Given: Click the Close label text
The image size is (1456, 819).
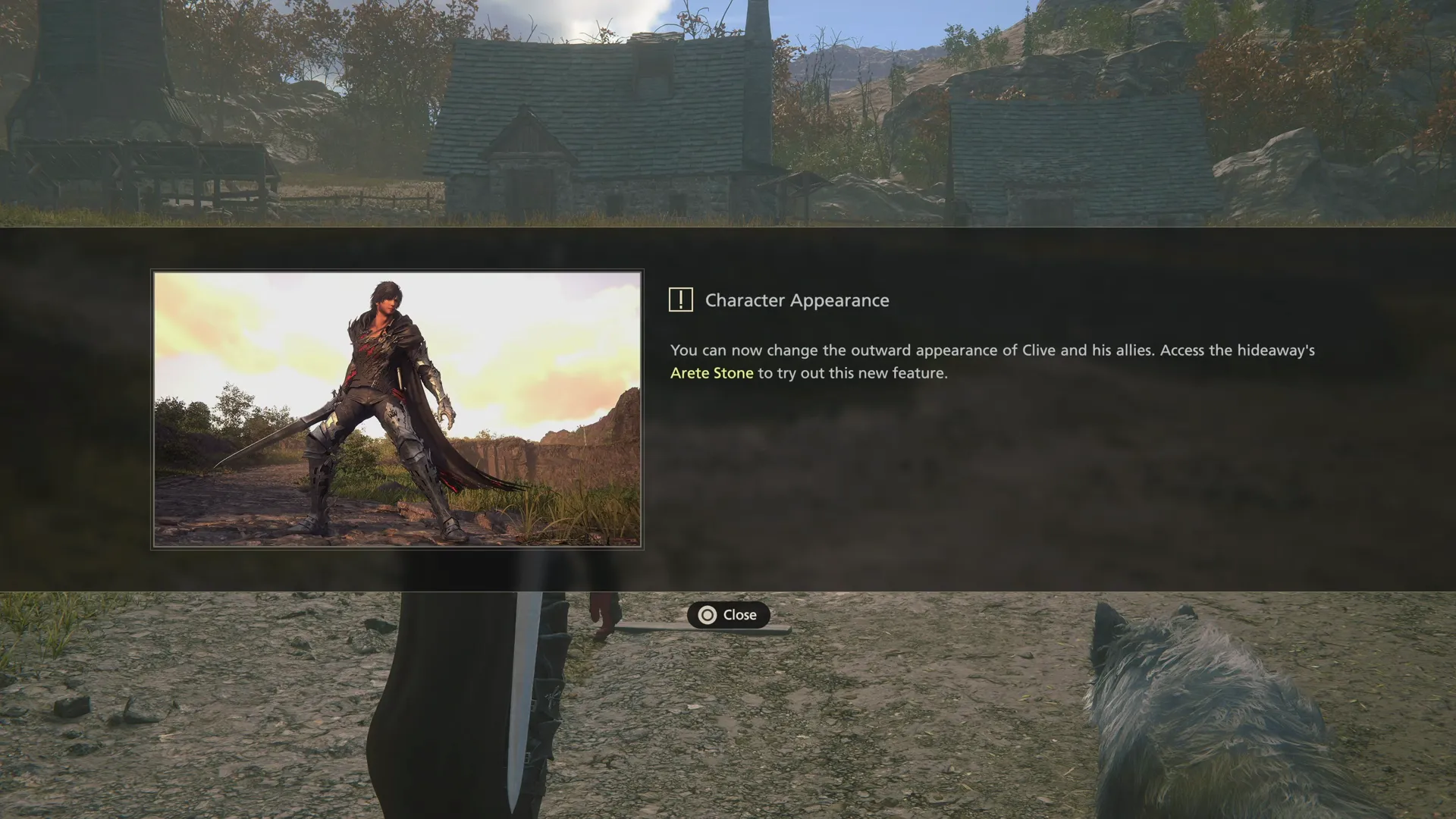Looking at the screenshot, I should 739,615.
